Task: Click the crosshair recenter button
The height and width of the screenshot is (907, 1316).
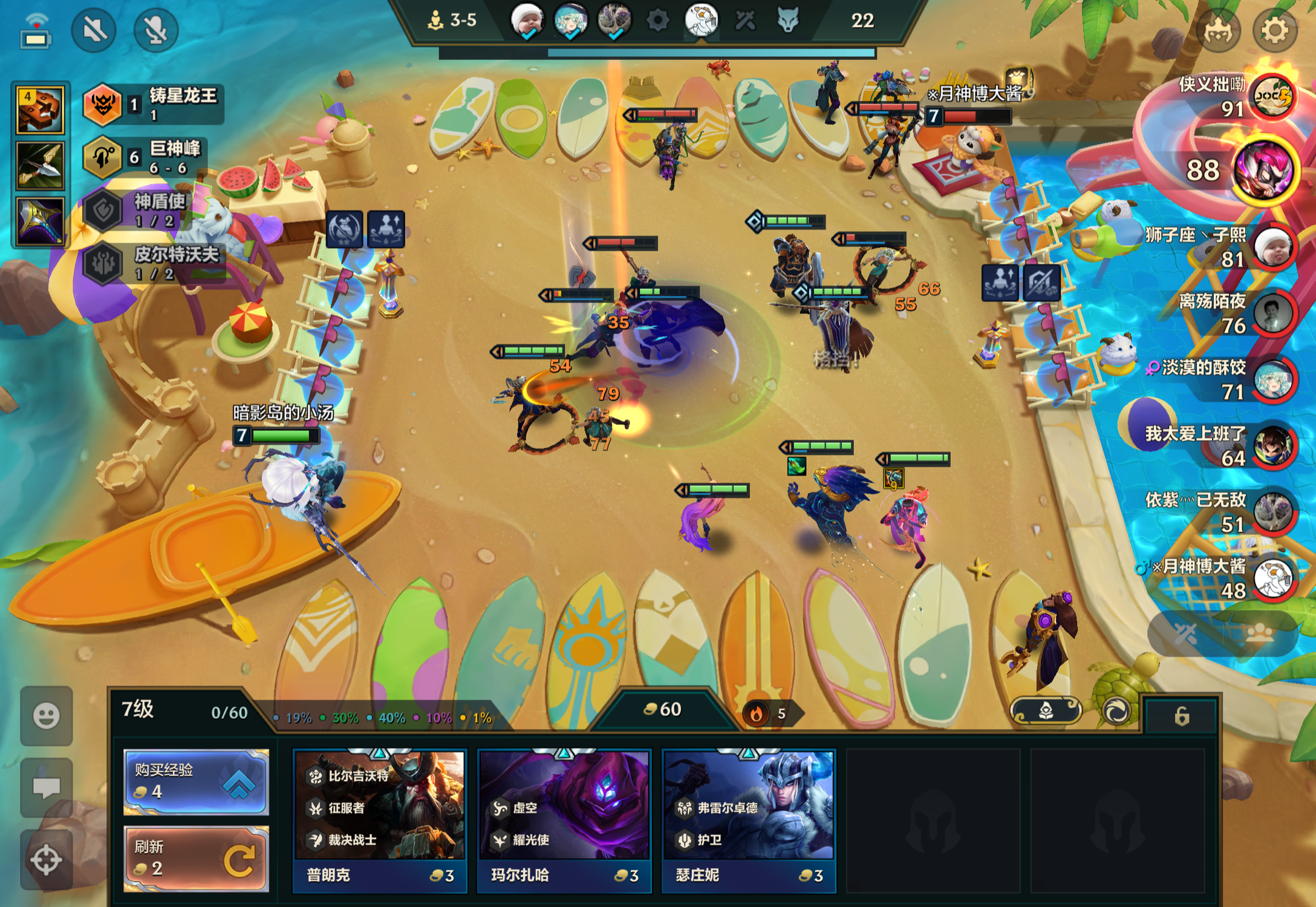Action: tap(47, 859)
